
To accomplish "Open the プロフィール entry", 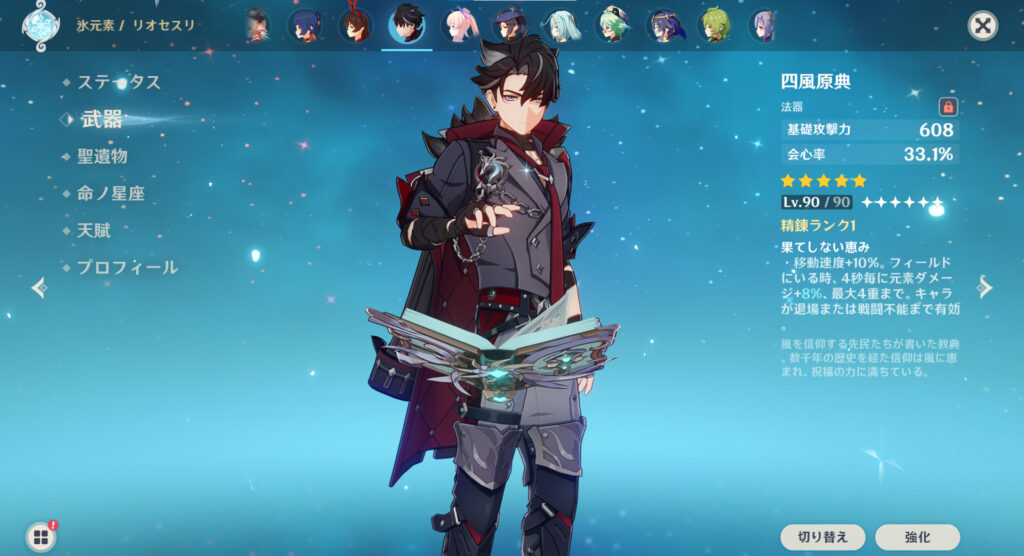I will pos(127,267).
